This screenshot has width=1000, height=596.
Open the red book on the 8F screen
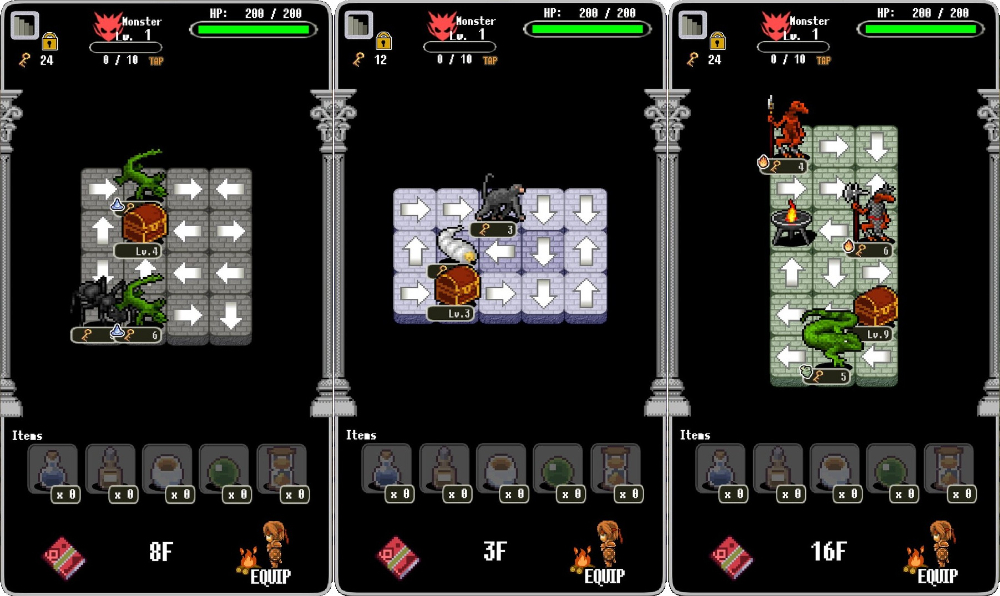click(62, 556)
